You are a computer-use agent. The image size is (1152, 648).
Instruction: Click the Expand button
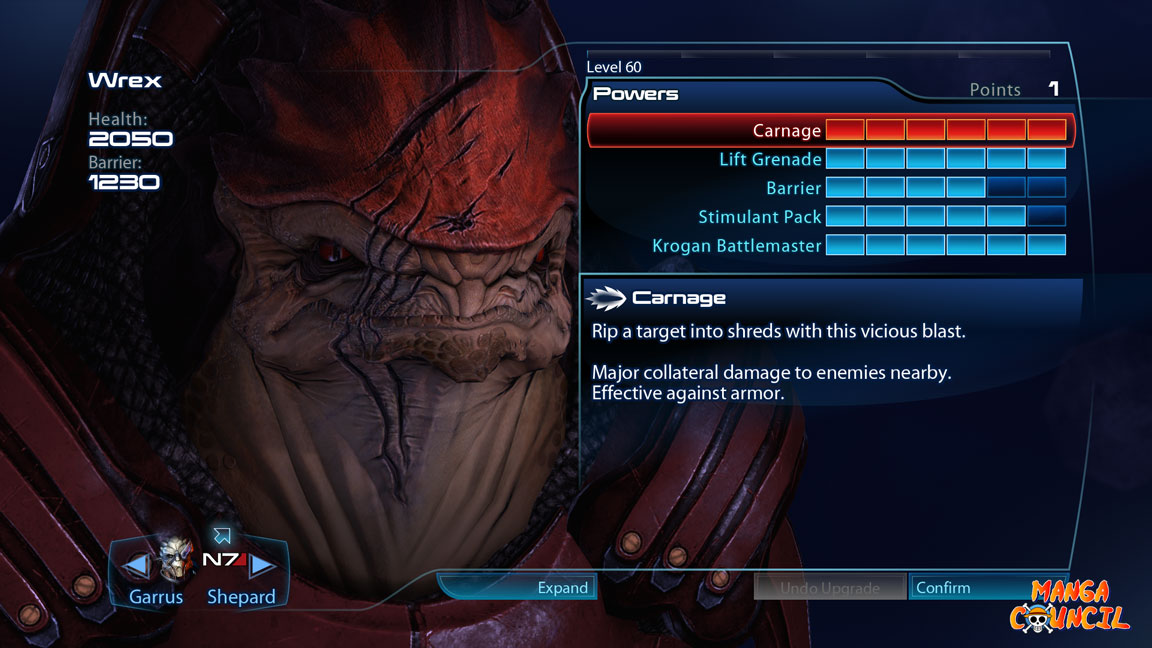(562, 587)
